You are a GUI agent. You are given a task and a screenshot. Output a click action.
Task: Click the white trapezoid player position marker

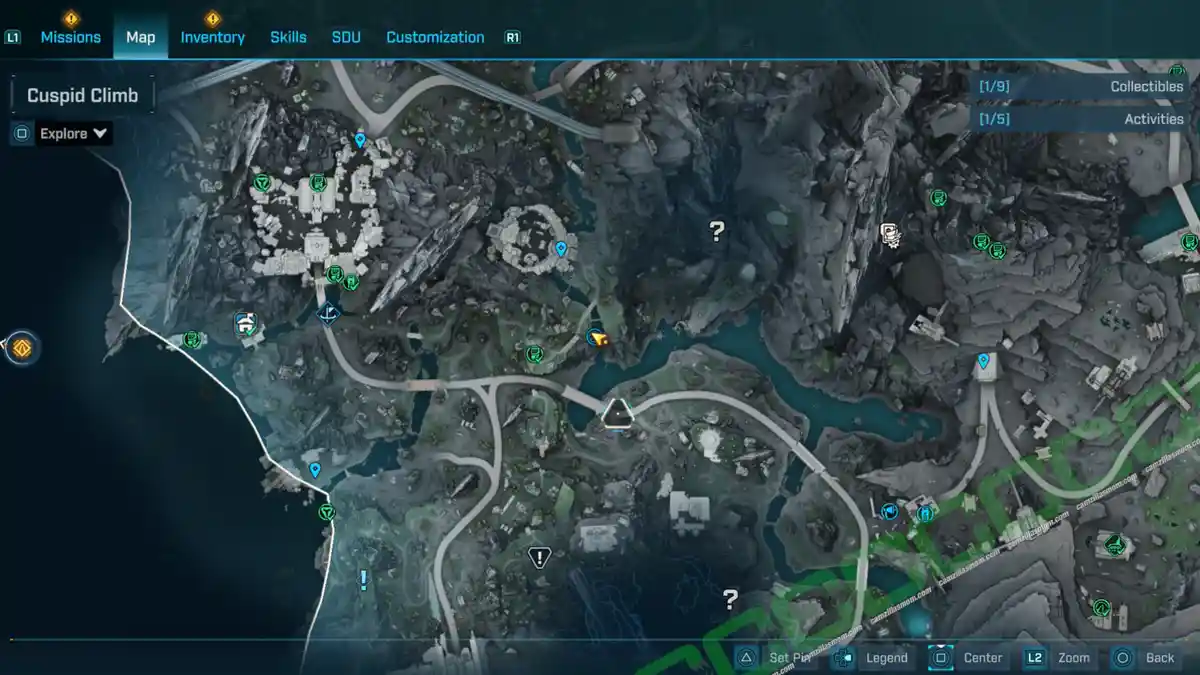click(x=617, y=411)
